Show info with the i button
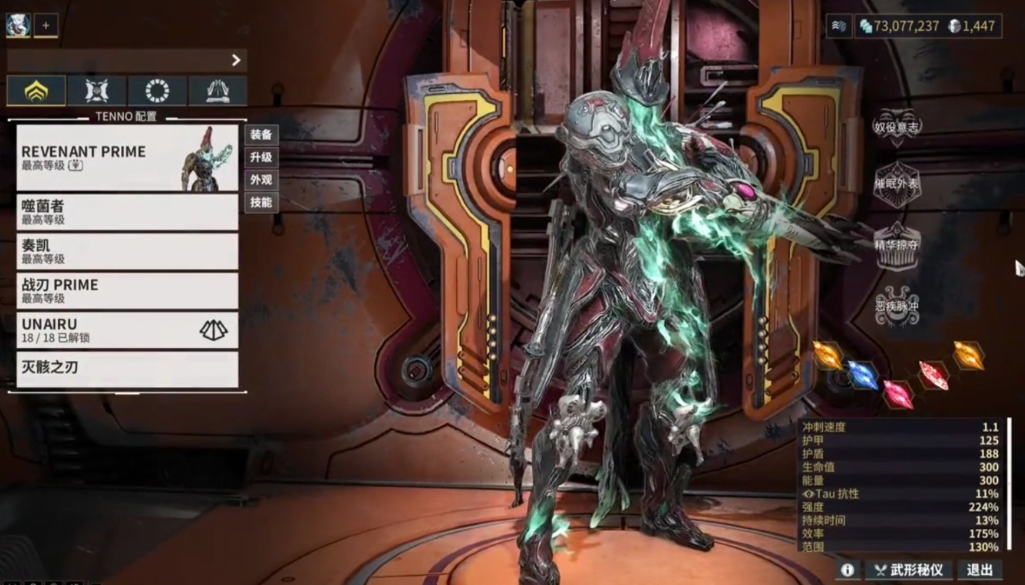 [x=847, y=570]
